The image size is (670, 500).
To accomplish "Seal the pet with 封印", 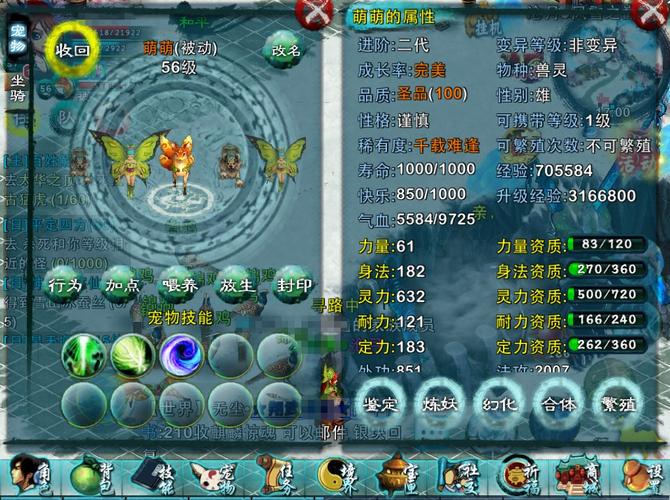I will pyautogui.click(x=293, y=285).
